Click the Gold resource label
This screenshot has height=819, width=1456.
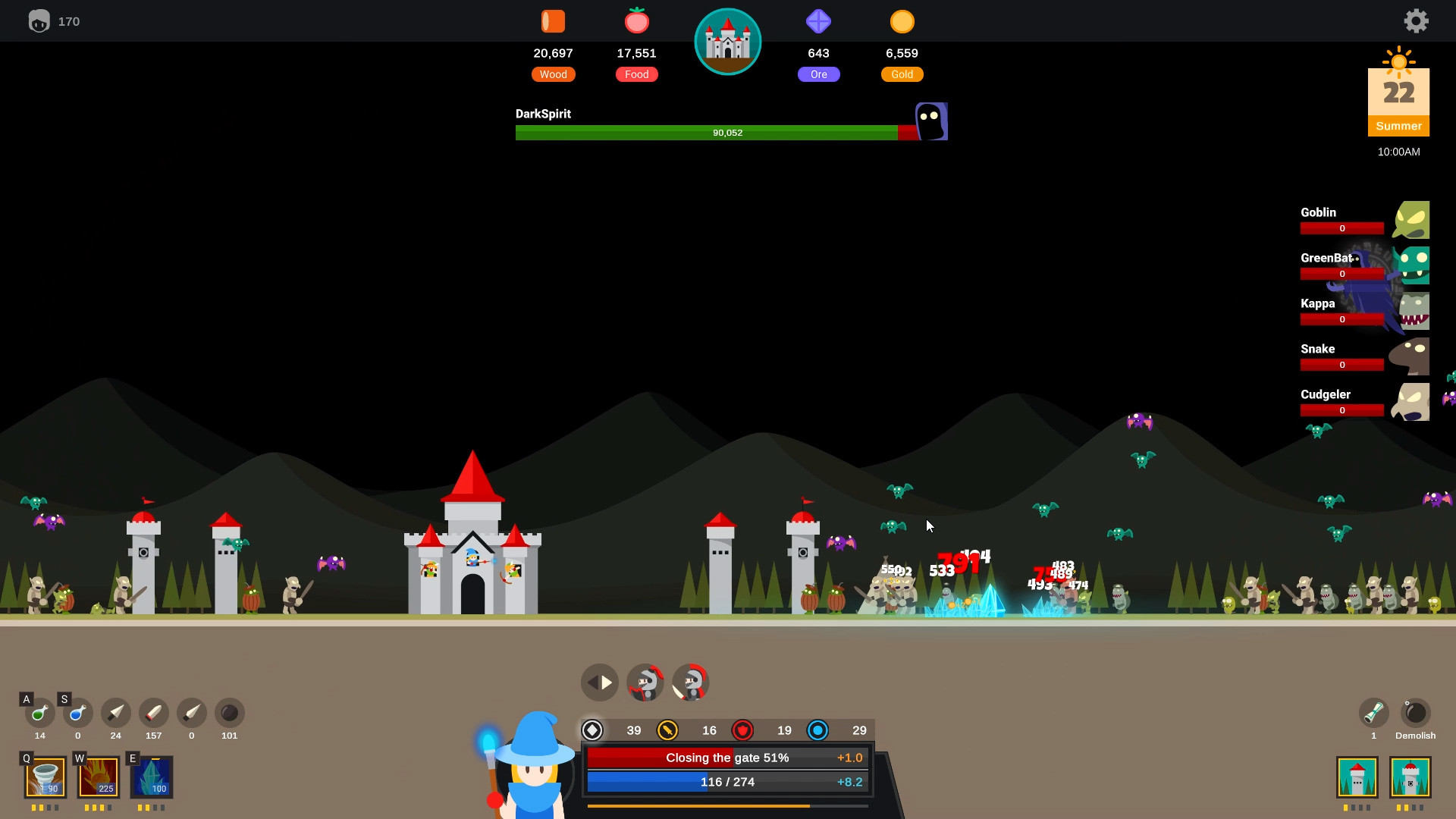[x=902, y=74]
